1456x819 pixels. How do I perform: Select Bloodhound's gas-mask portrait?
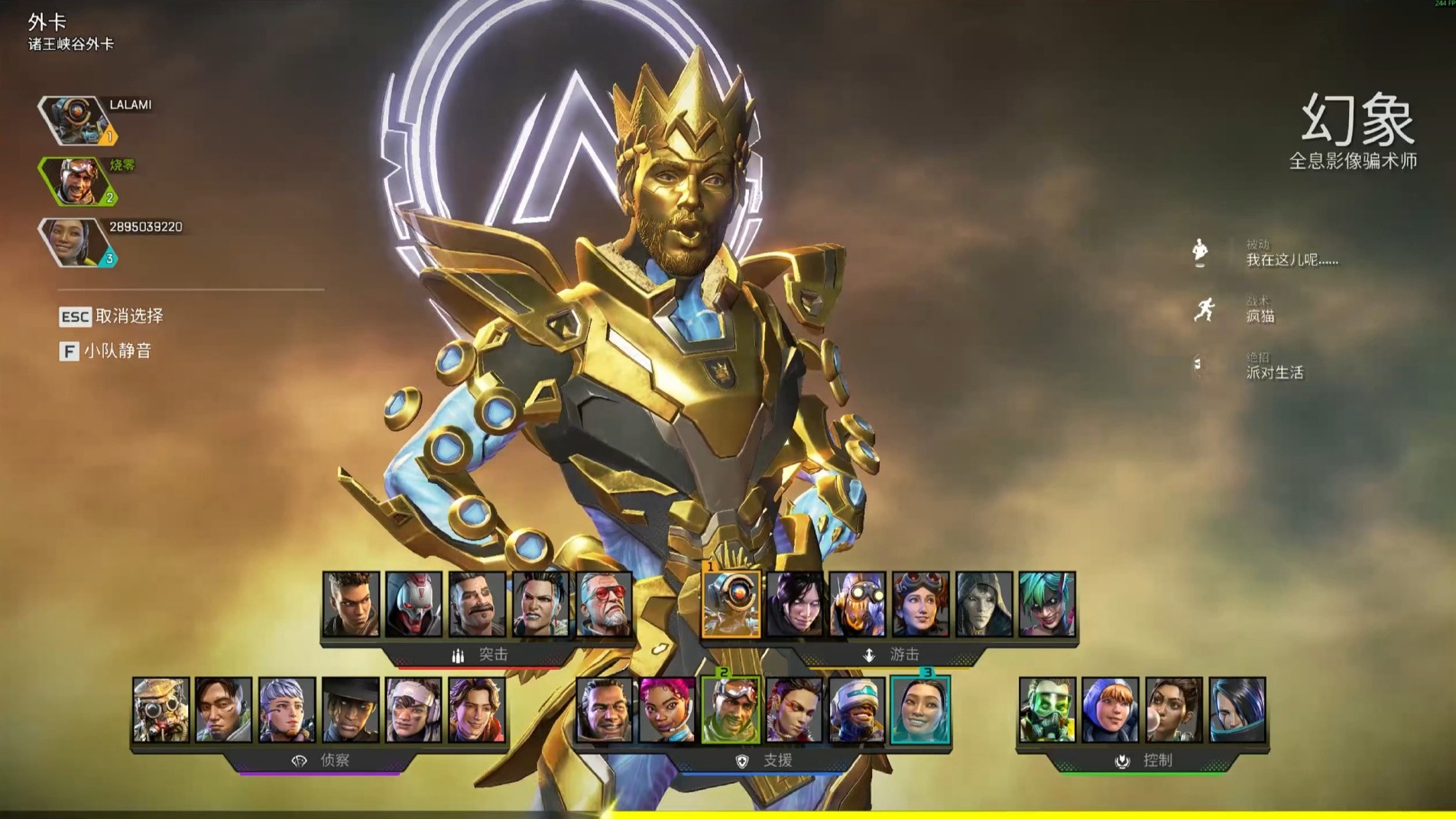(161, 710)
